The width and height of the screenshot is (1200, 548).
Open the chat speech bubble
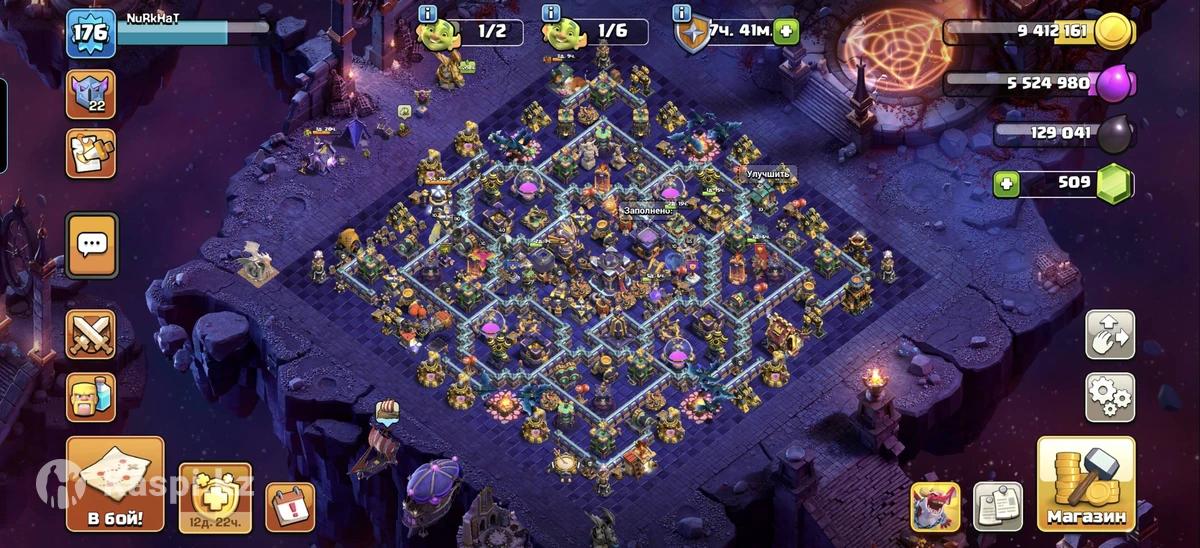coord(91,244)
